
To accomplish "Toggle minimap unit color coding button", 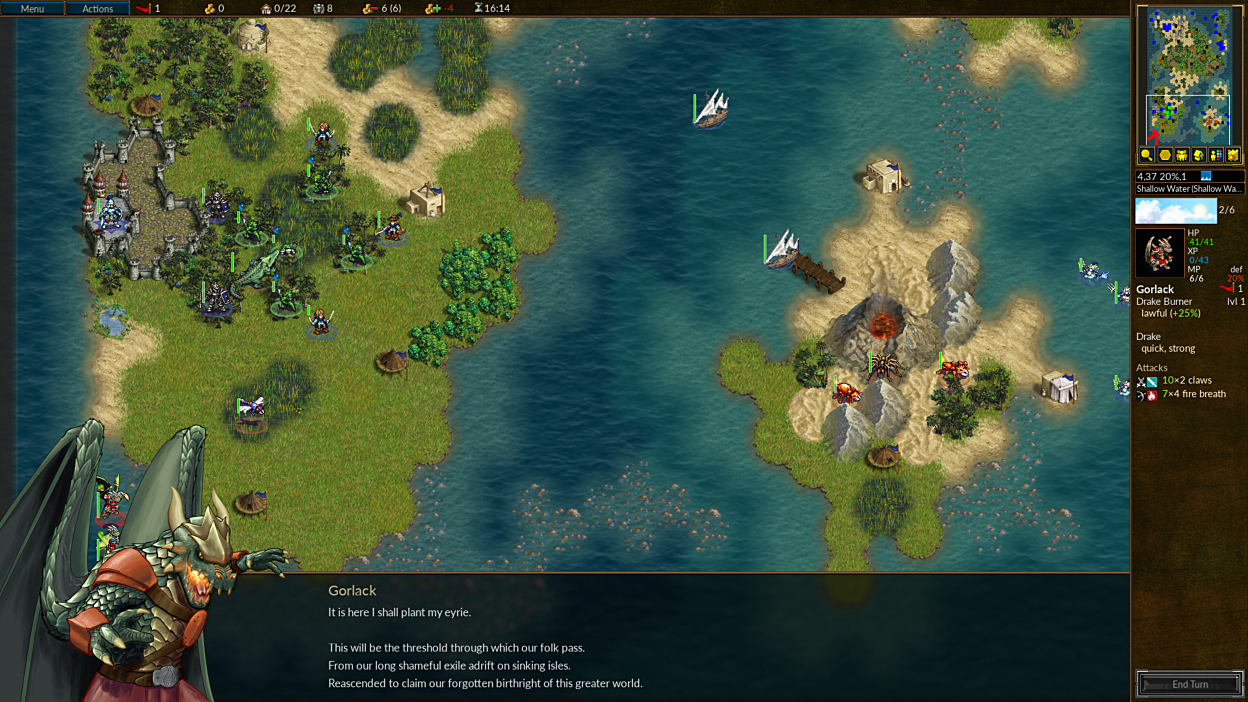I will pyautogui.click(x=1215, y=155).
